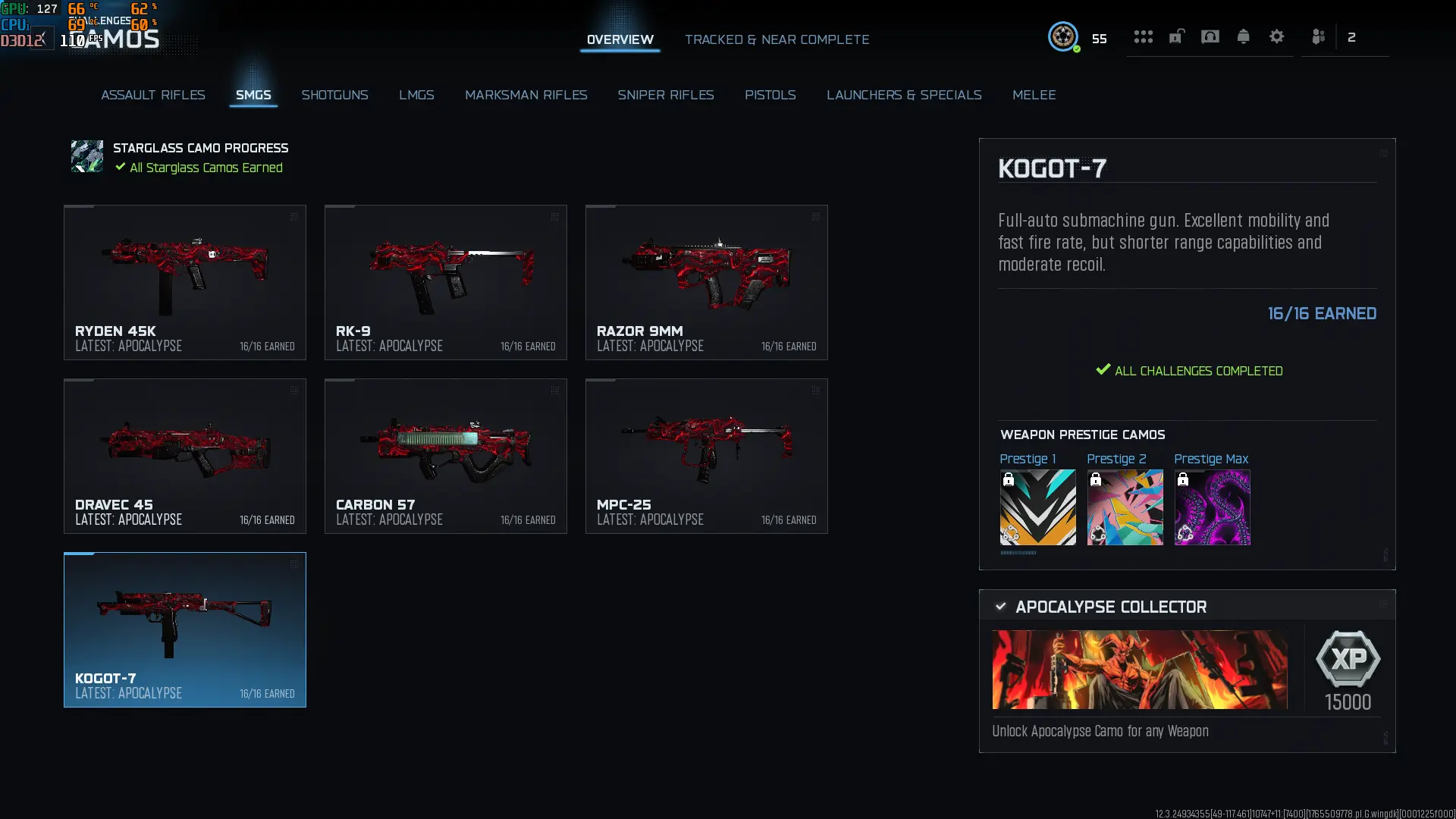
Task: Toggle the Apocalypse Collector checkmark
Action: point(1001,606)
